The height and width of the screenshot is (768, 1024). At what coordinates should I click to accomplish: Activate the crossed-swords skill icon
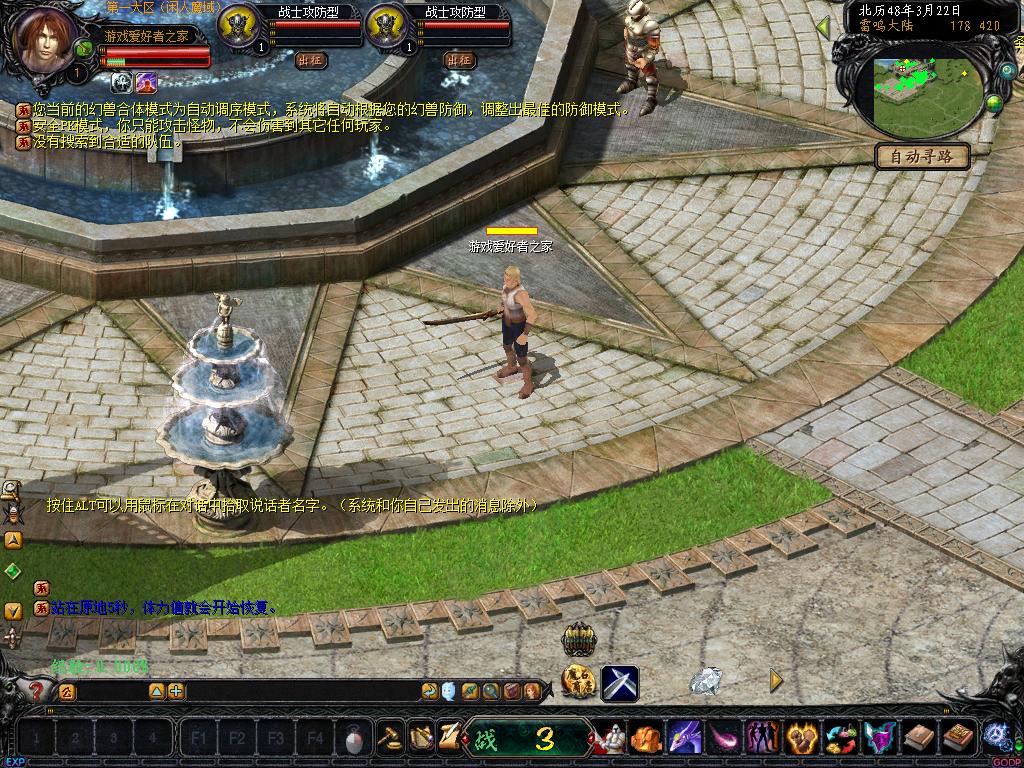click(620, 684)
